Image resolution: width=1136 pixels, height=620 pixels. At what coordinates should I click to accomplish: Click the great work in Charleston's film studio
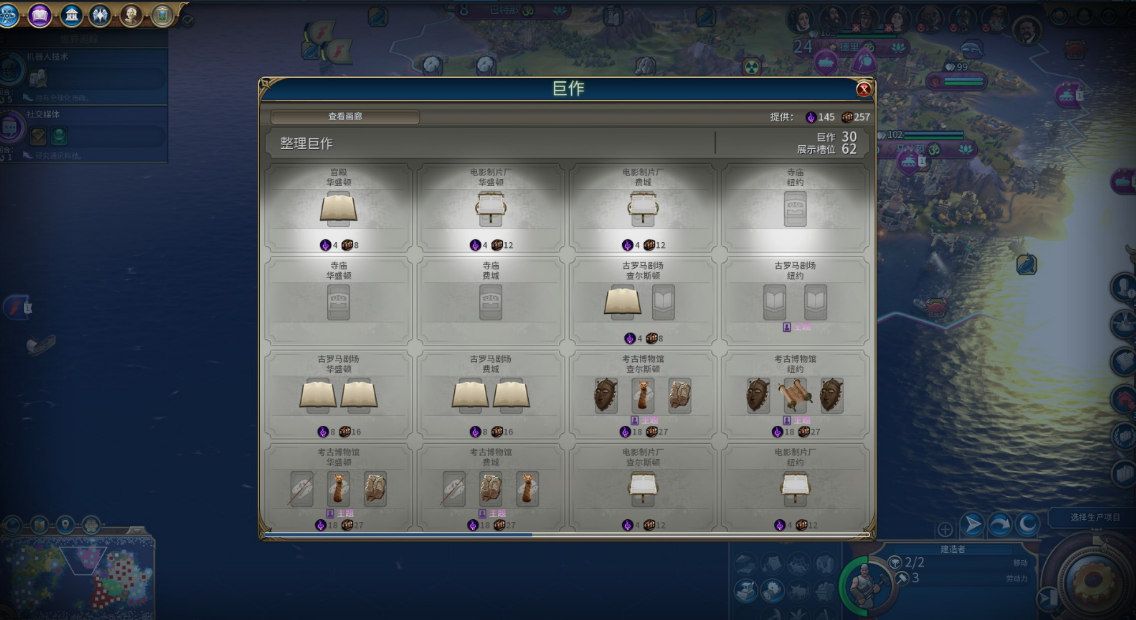(x=642, y=487)
